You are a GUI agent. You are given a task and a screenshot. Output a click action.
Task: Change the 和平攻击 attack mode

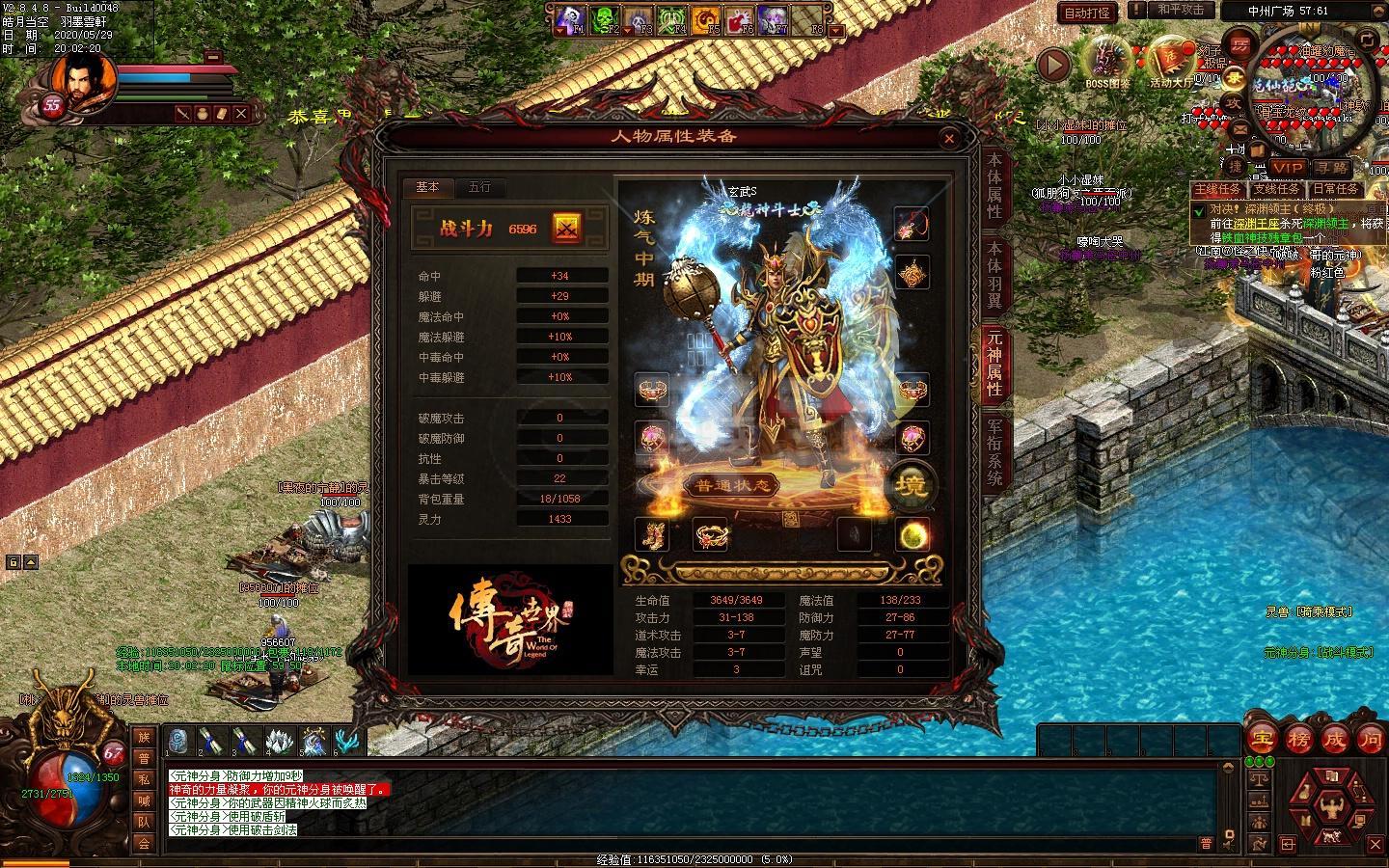point(1181,10)
